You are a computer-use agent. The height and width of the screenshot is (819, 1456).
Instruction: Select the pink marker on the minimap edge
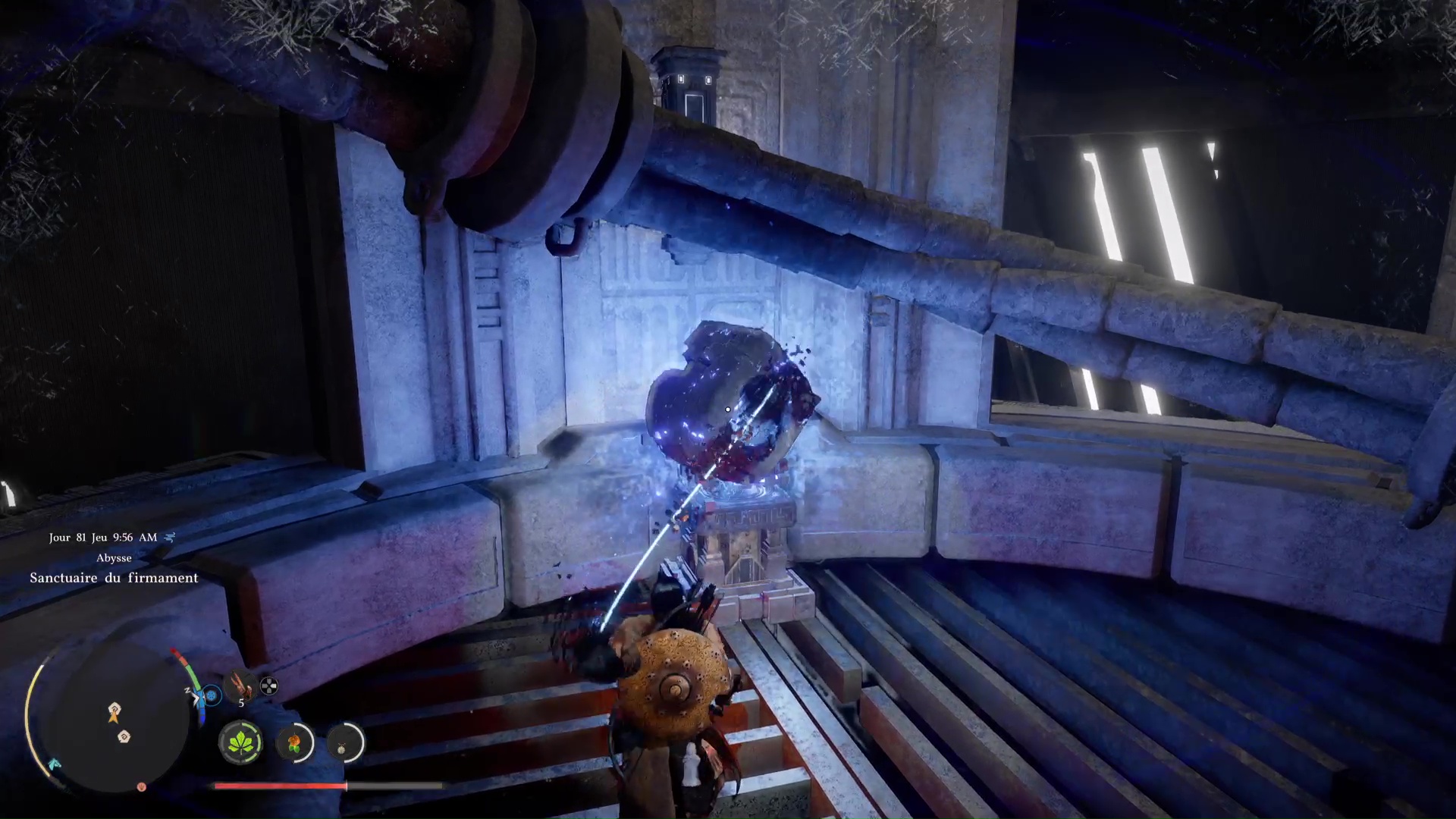(x=141, y=787)
